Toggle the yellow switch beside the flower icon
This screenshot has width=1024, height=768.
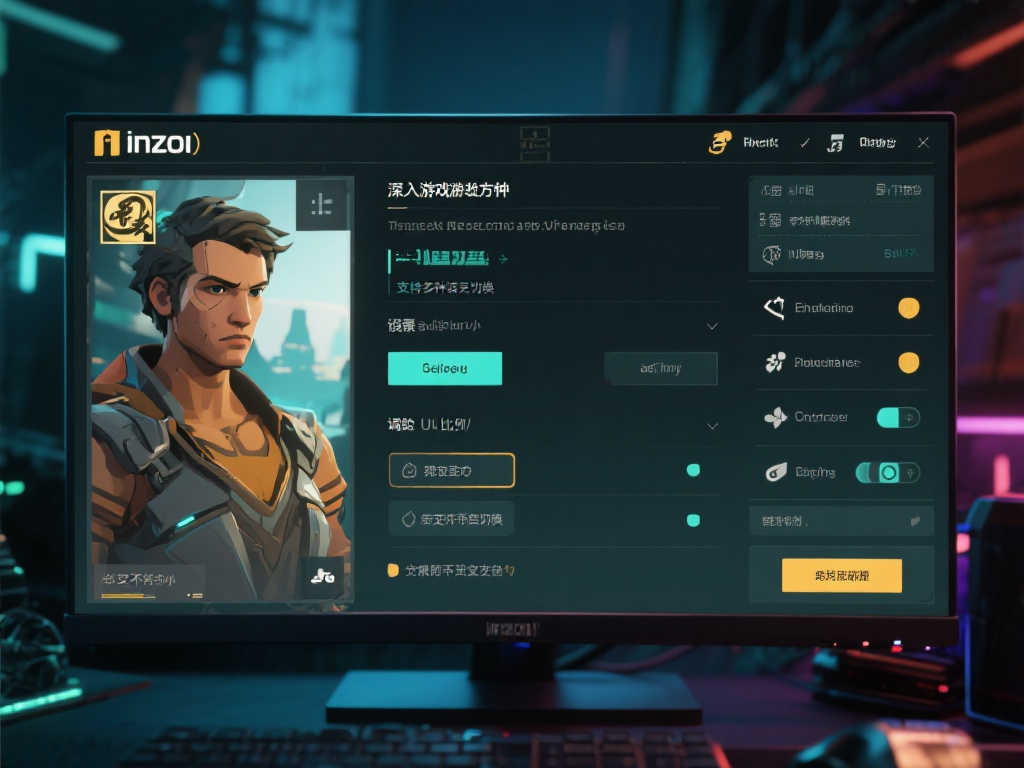pos(908,362)
